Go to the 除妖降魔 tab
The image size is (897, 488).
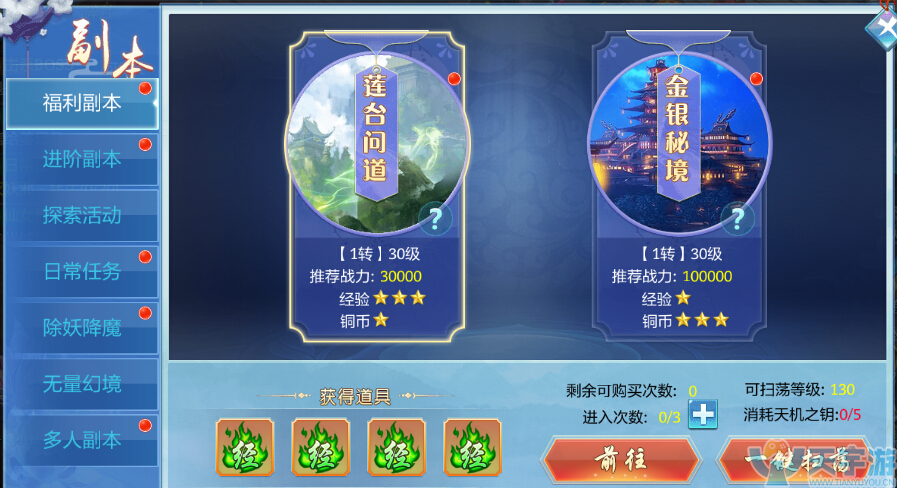tap(82, 327)
